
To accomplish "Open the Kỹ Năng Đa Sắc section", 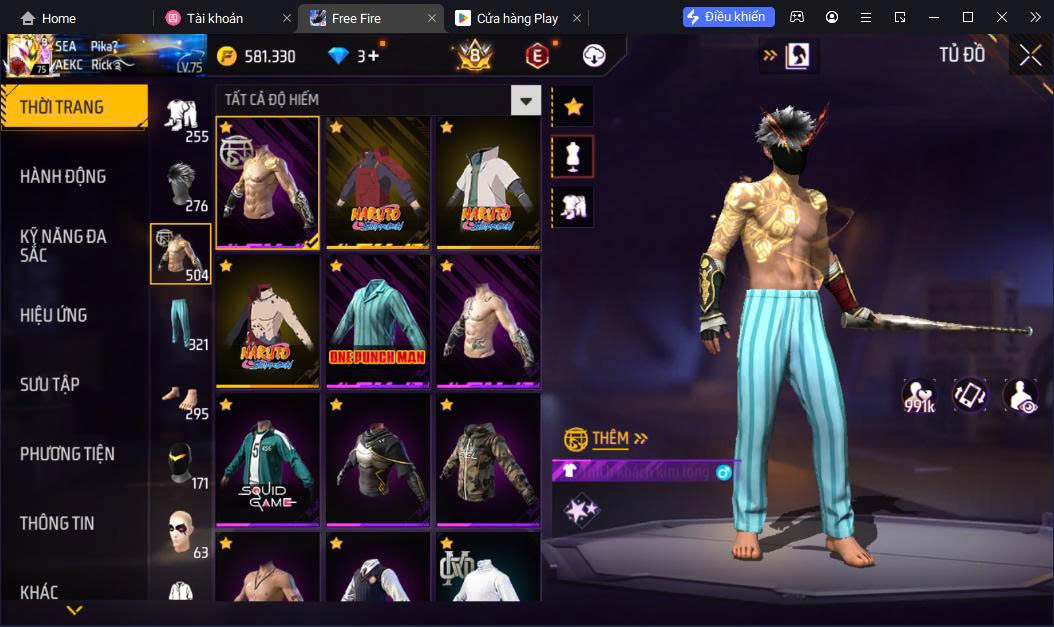I will coord(63,246).
